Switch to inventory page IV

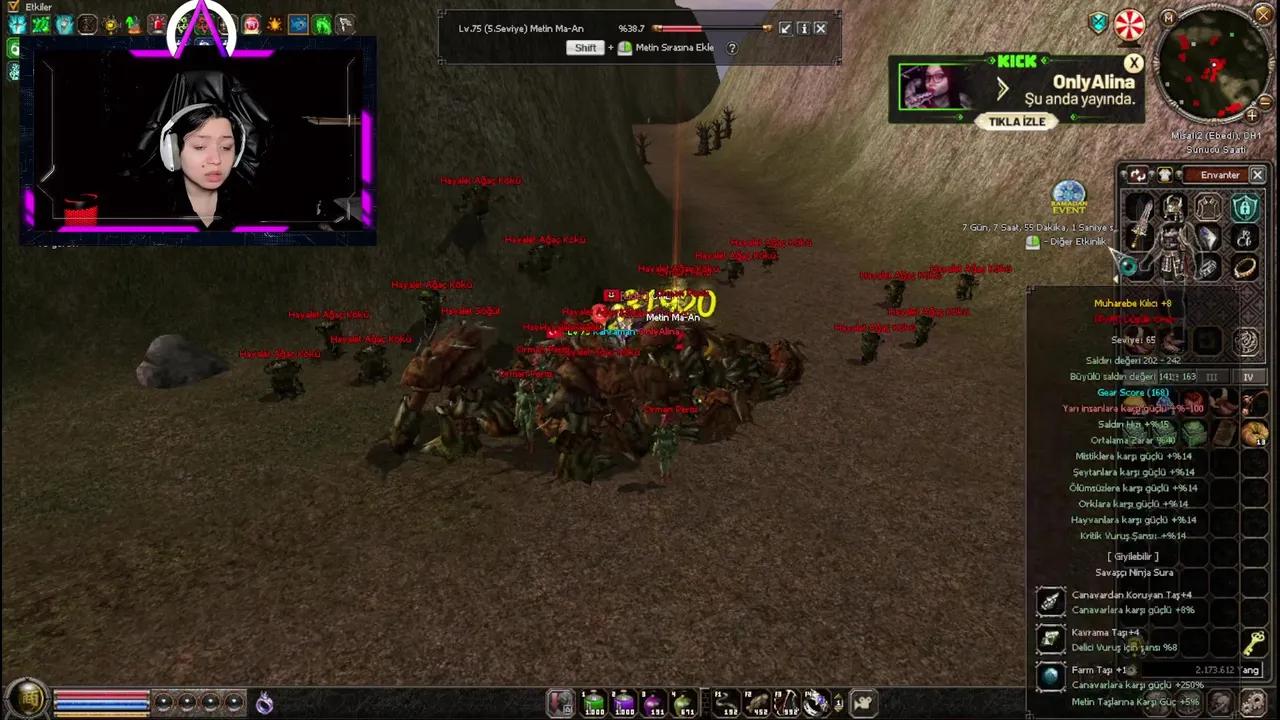[x=1248, y=377]
